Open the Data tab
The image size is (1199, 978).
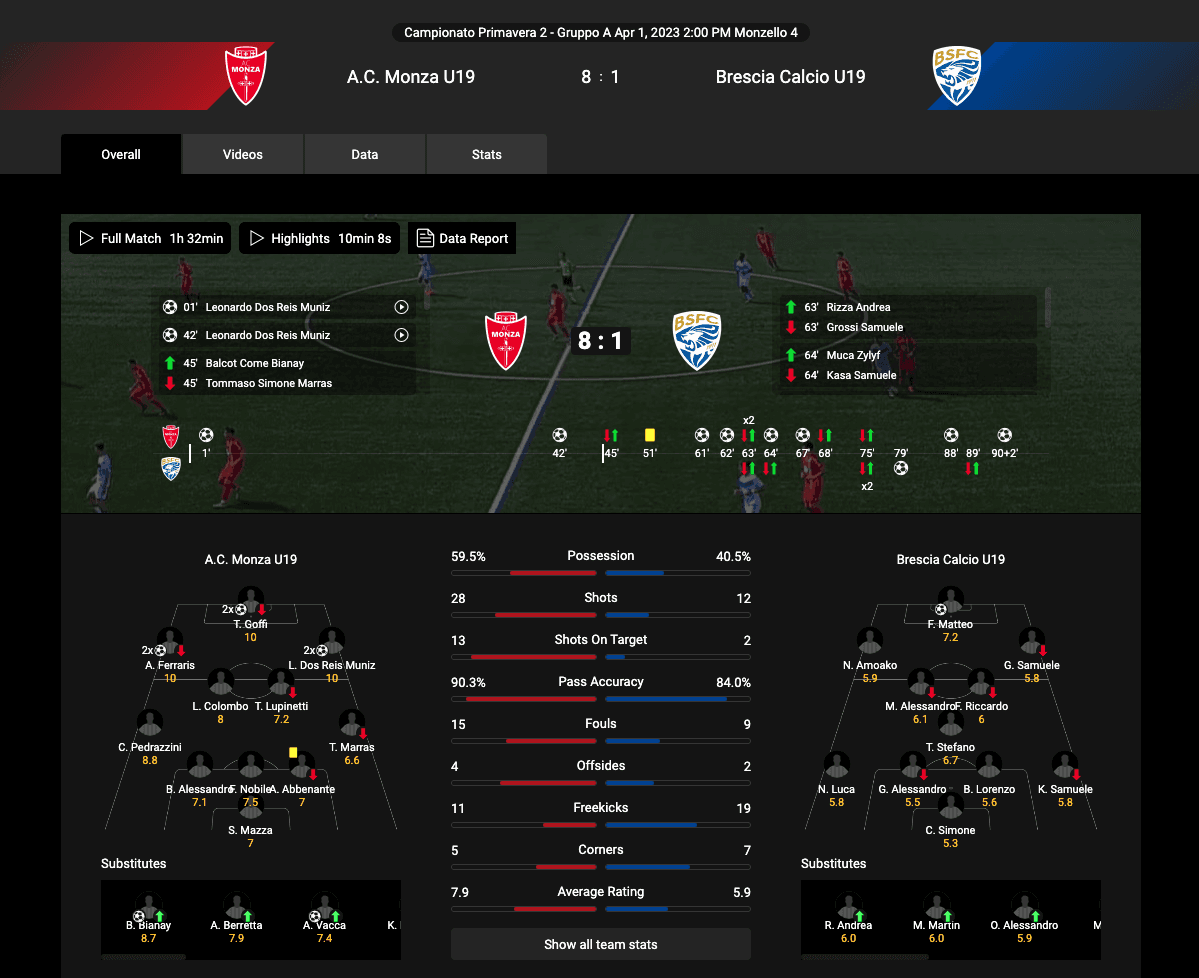pyautogui.click(x=365, y=155)
